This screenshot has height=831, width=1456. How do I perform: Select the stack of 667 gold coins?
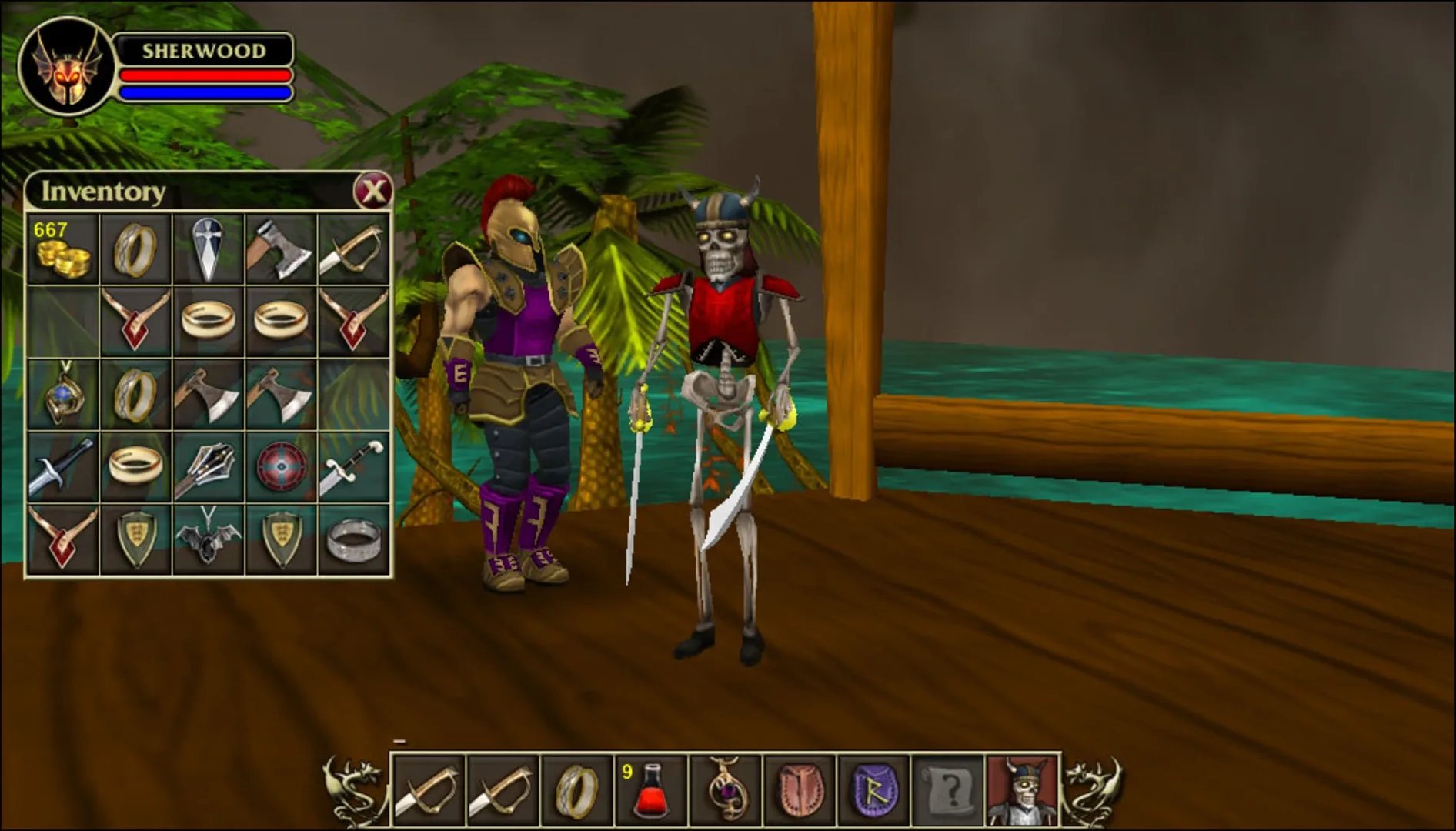point(63,249)
